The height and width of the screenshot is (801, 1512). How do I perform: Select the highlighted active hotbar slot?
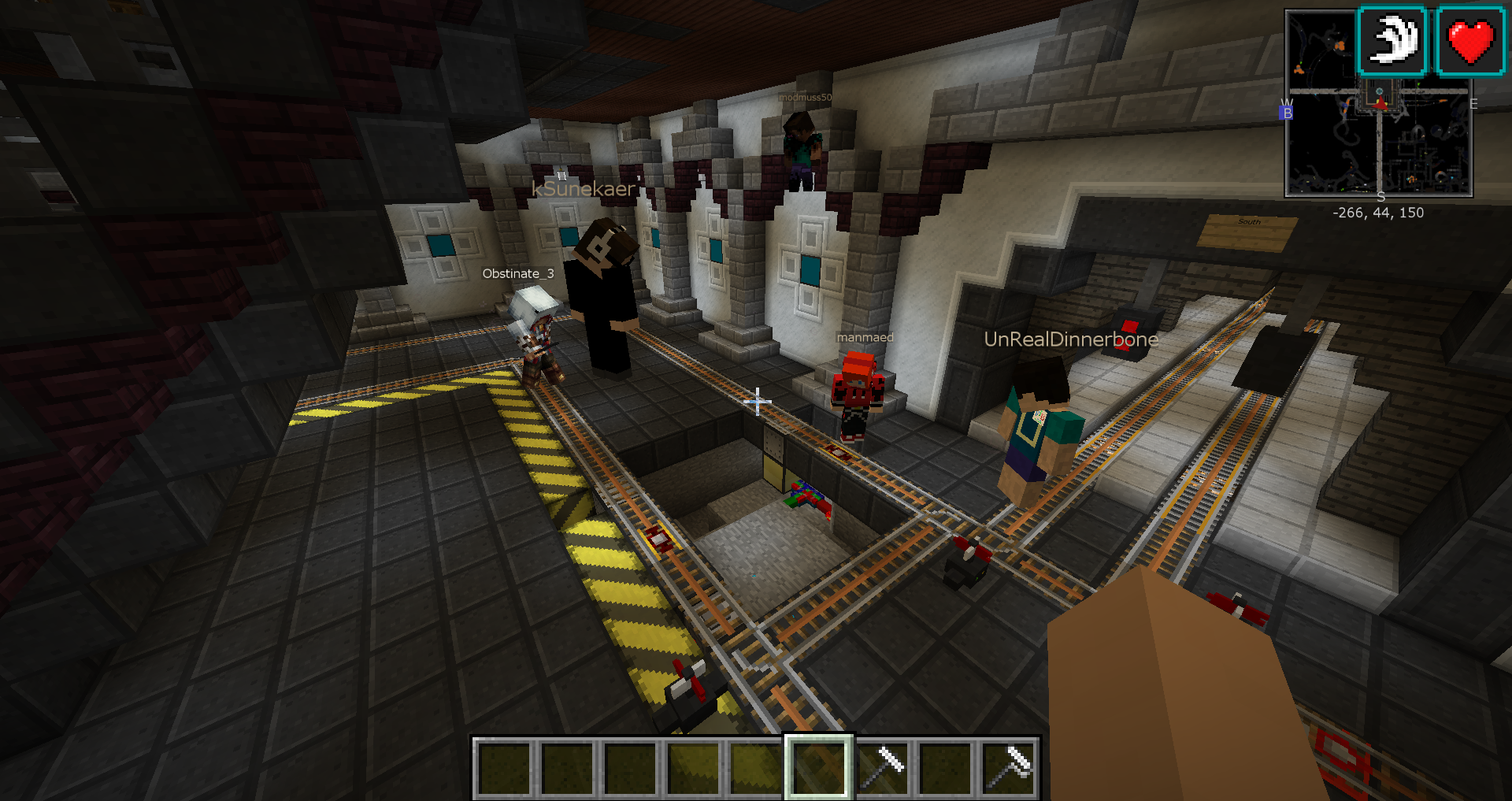pyautogui.click(x=818, y=767)
